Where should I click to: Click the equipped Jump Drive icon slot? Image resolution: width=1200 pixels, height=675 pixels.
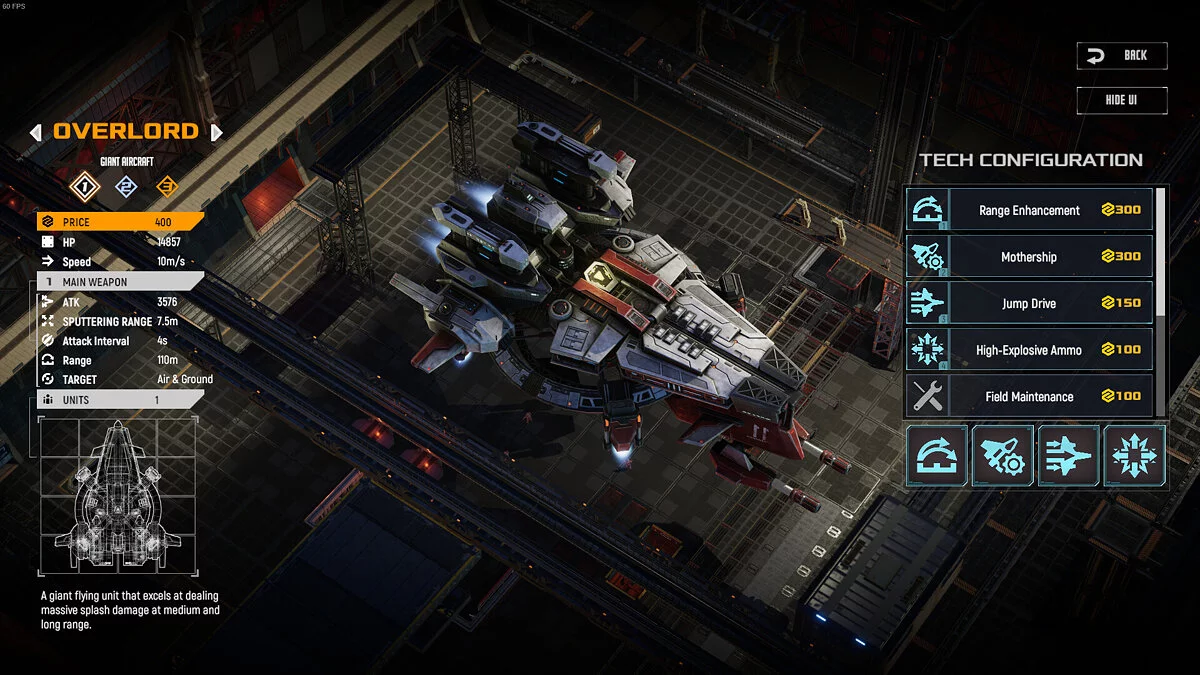[1069, 456]
